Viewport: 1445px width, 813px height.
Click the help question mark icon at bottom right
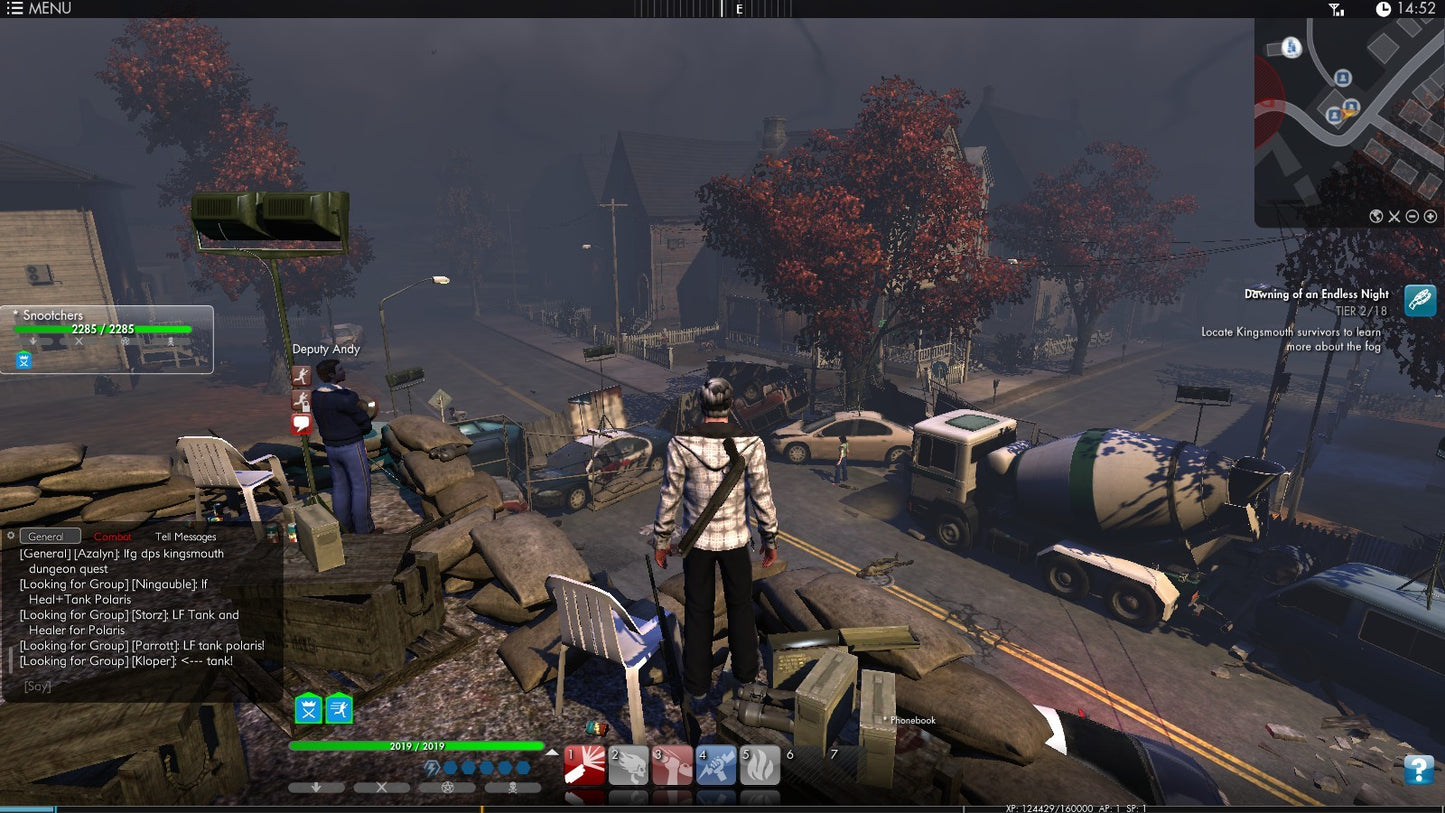(1417, 771)
